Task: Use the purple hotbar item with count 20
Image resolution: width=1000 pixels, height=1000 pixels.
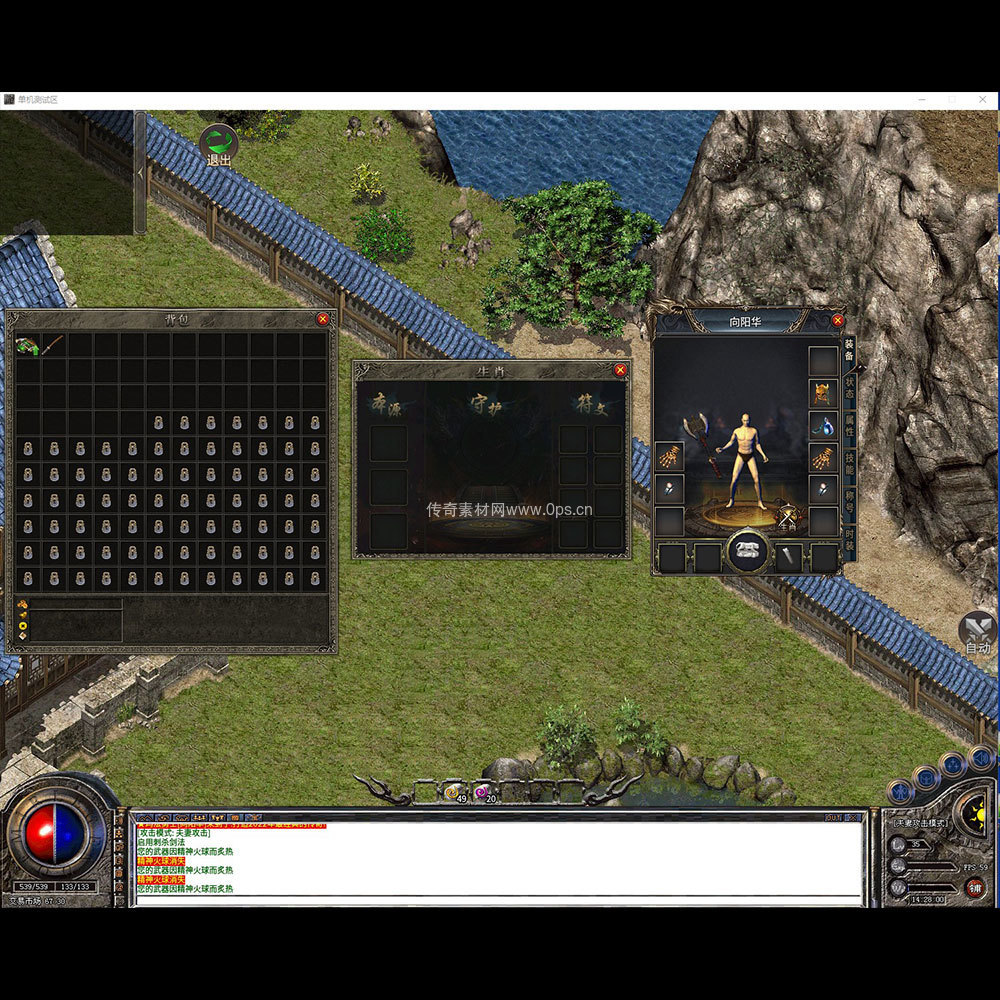Action: 483,792
